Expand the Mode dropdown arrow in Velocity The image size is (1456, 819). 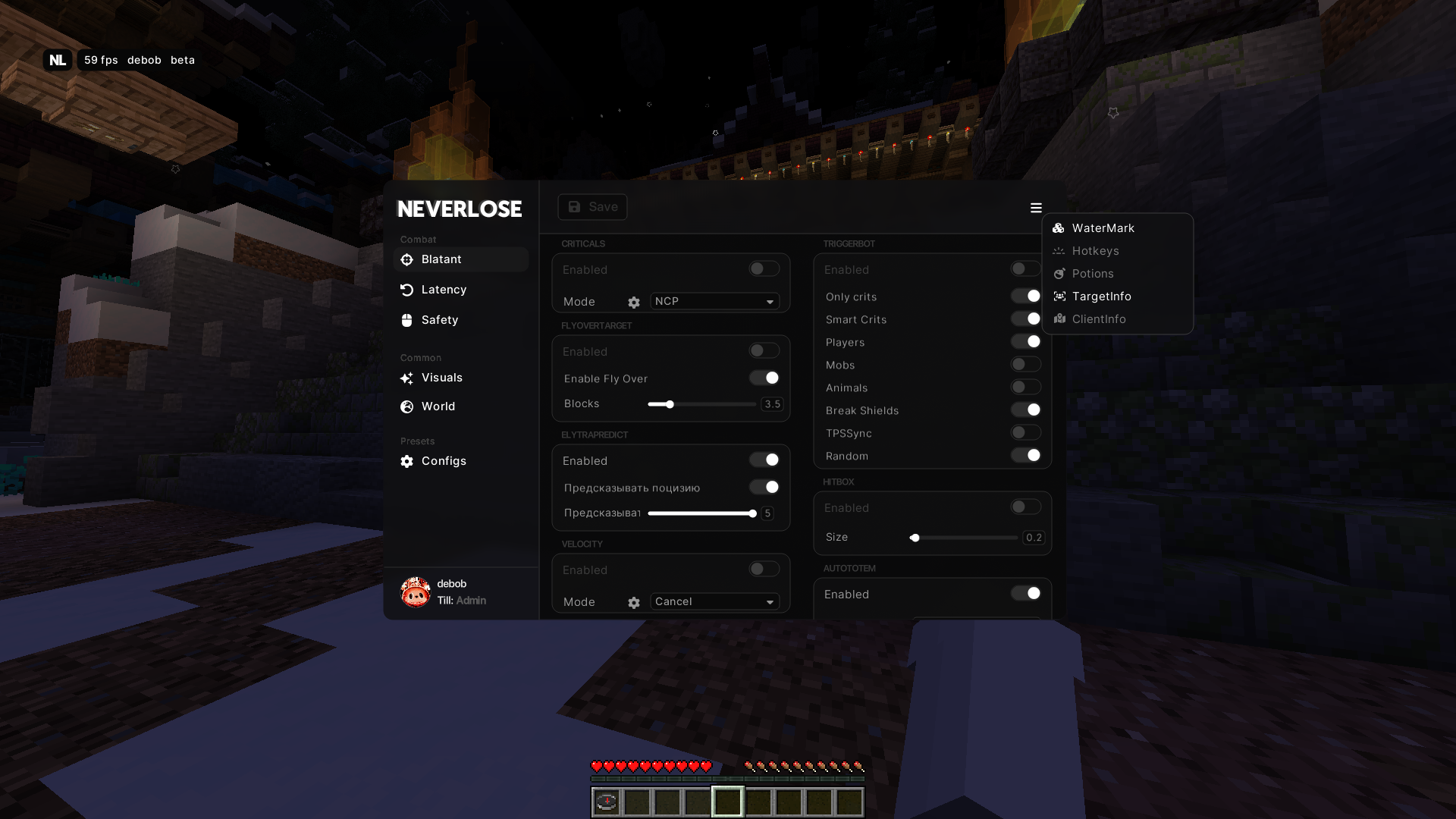[x=769, y=601]
